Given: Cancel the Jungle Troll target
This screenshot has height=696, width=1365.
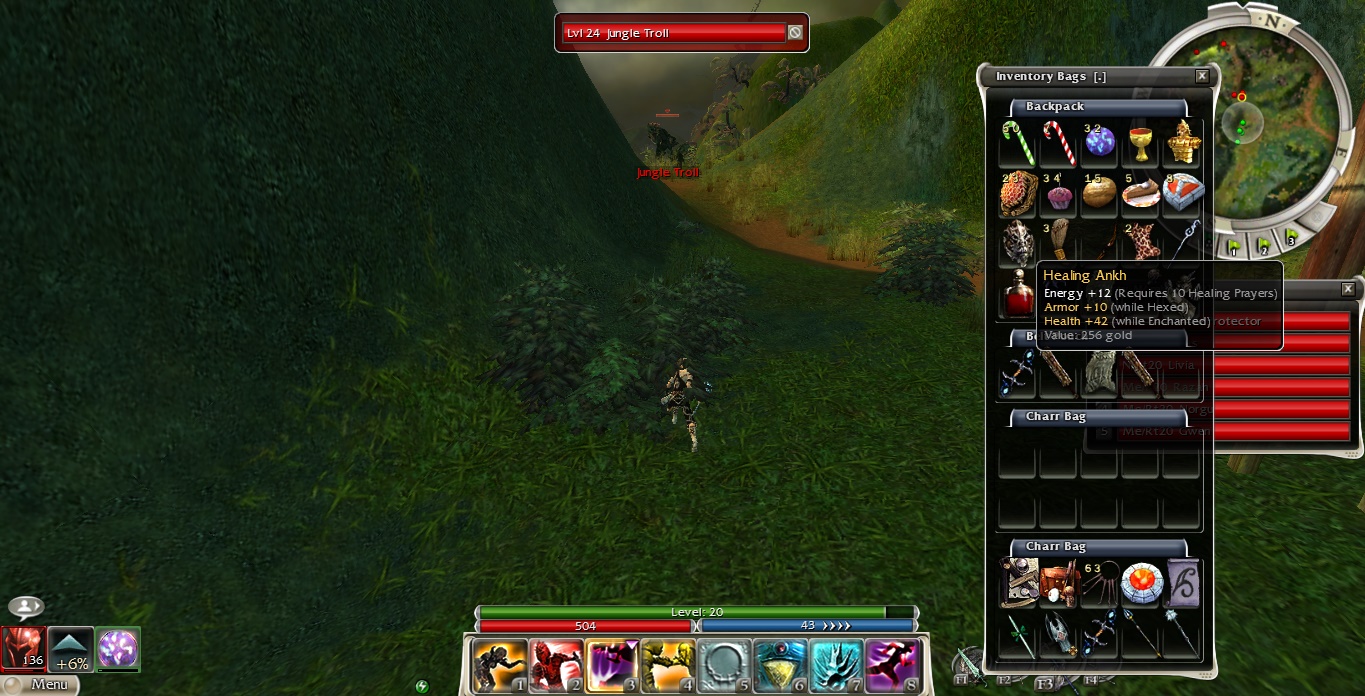Looking at the screenshot, I should click(x=795, y=33).
